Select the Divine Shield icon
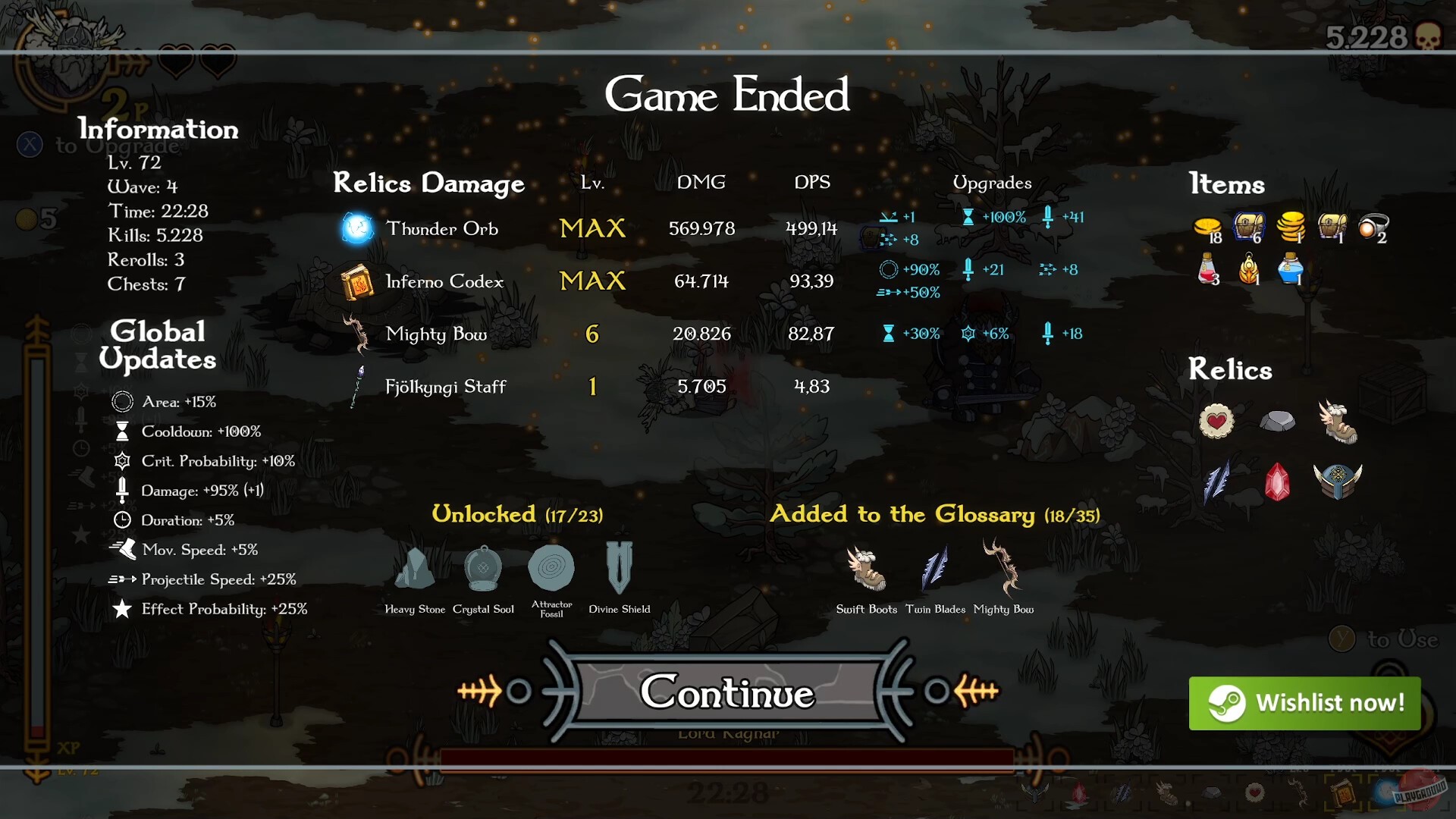Screen dimensions: 1456x819 (x=618, y=569)
